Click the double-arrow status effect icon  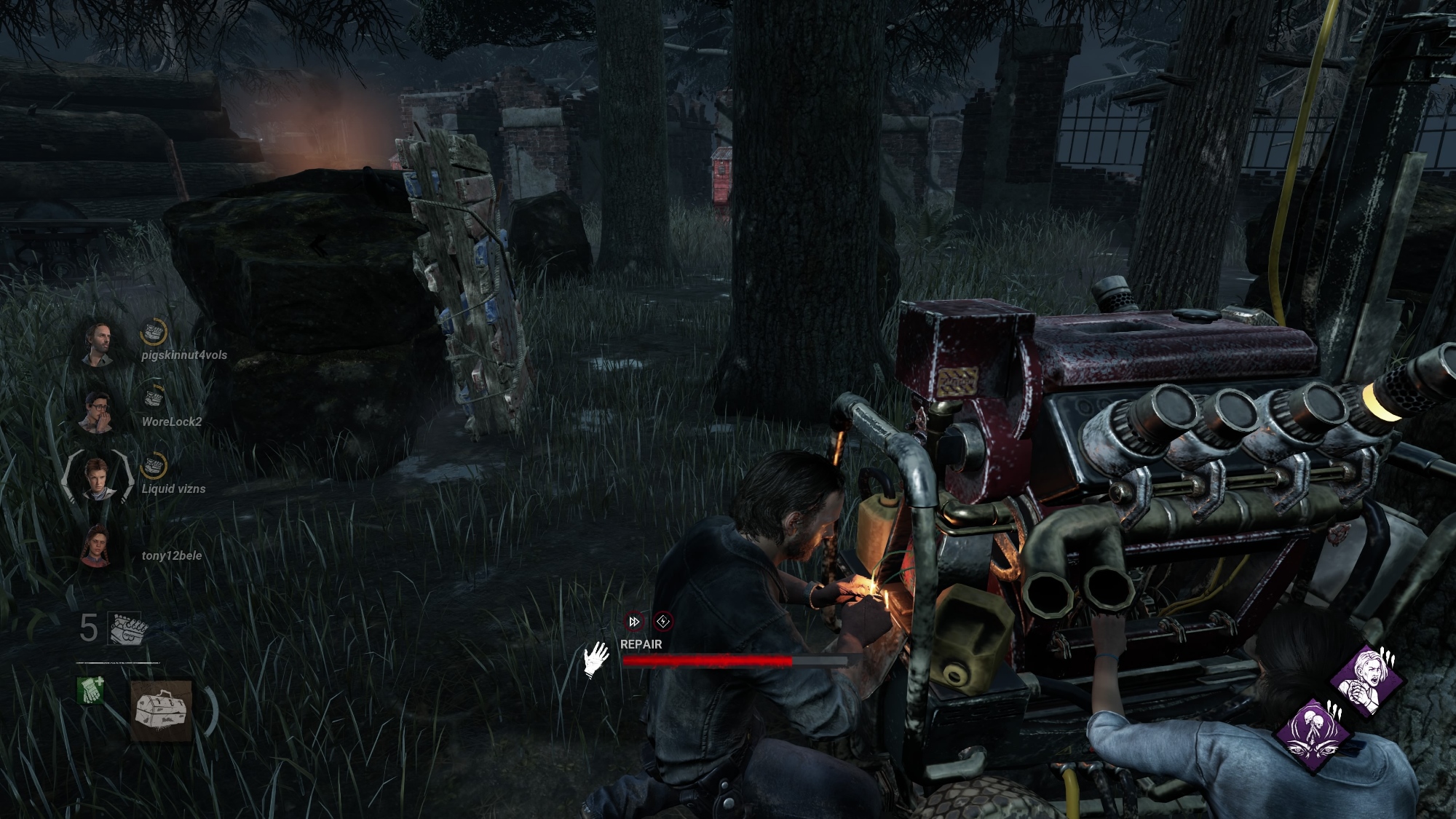coord(635,621)
